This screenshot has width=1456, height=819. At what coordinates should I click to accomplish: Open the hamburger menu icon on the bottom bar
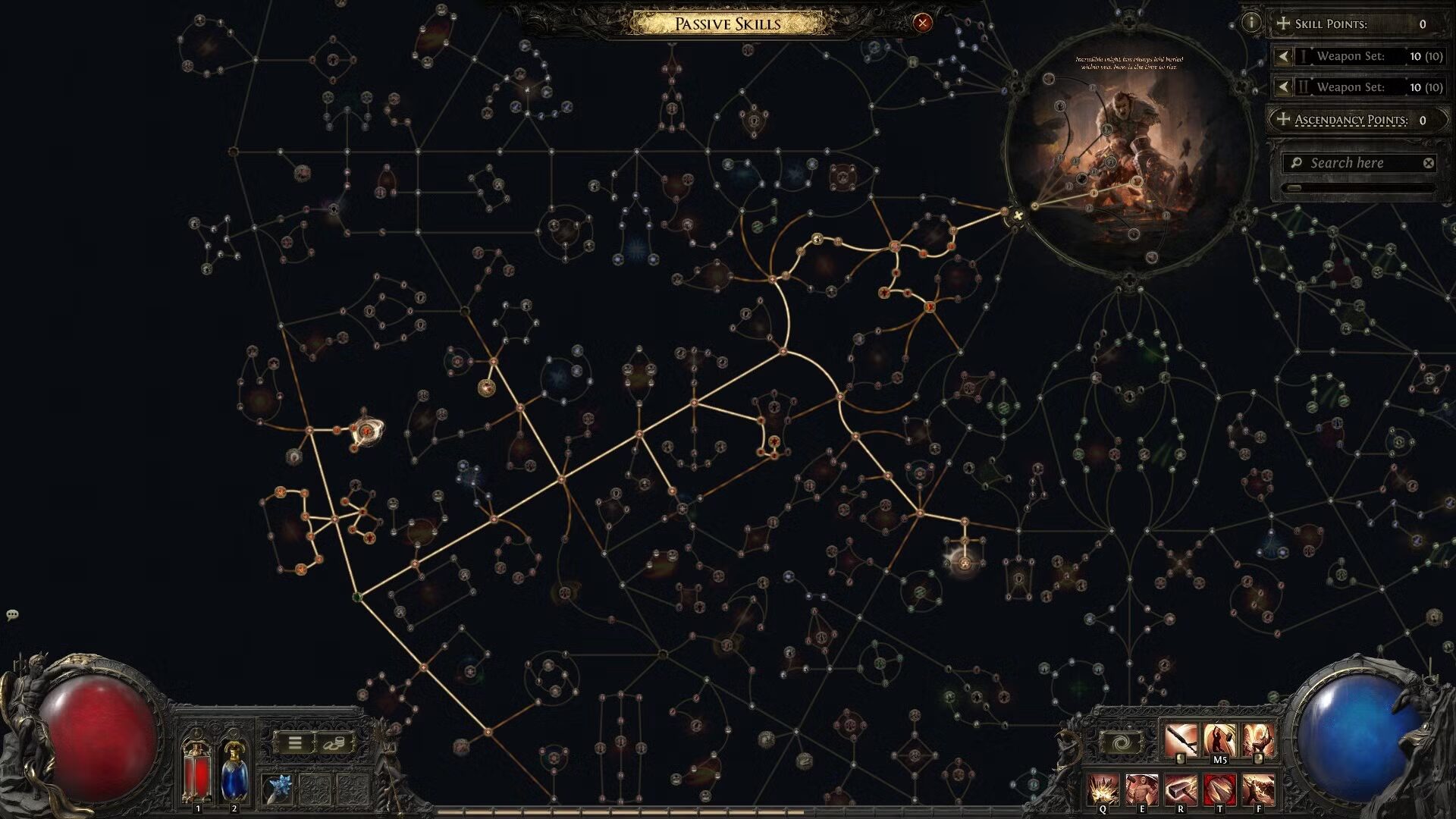[x=297, y=743]
